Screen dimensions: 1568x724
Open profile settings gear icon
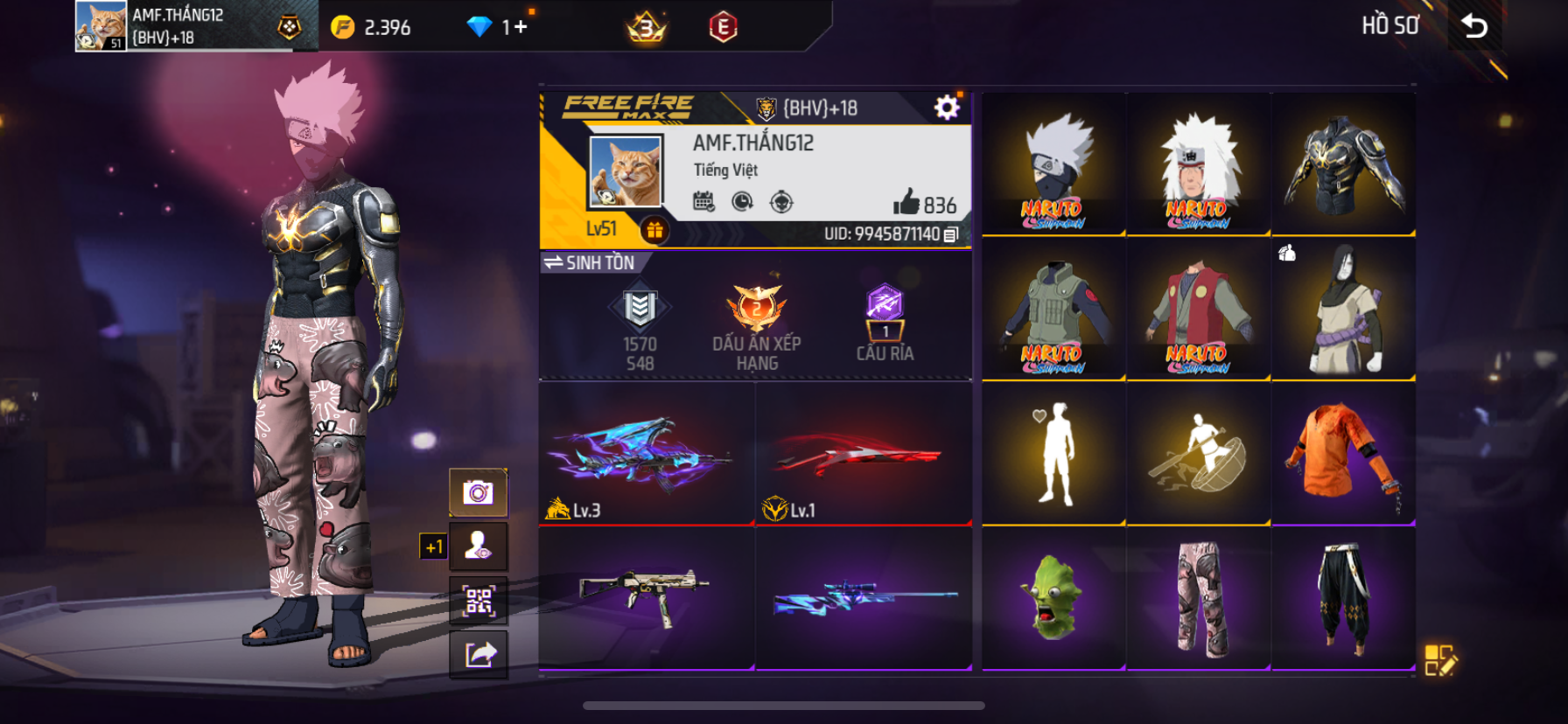pyautogui.click(x=946, y=108)
